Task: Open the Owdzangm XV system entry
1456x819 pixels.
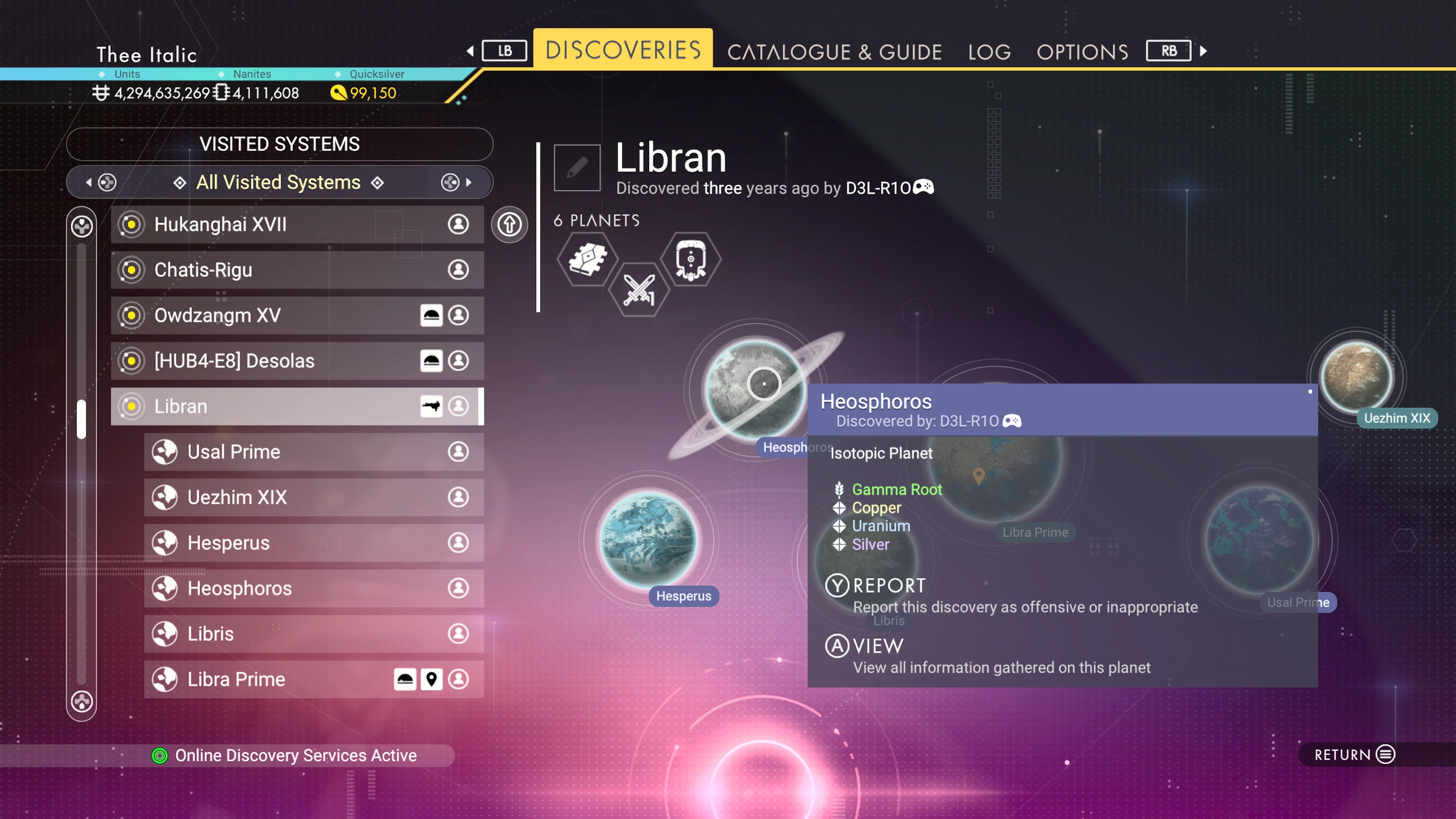Action: coord(297,315)
